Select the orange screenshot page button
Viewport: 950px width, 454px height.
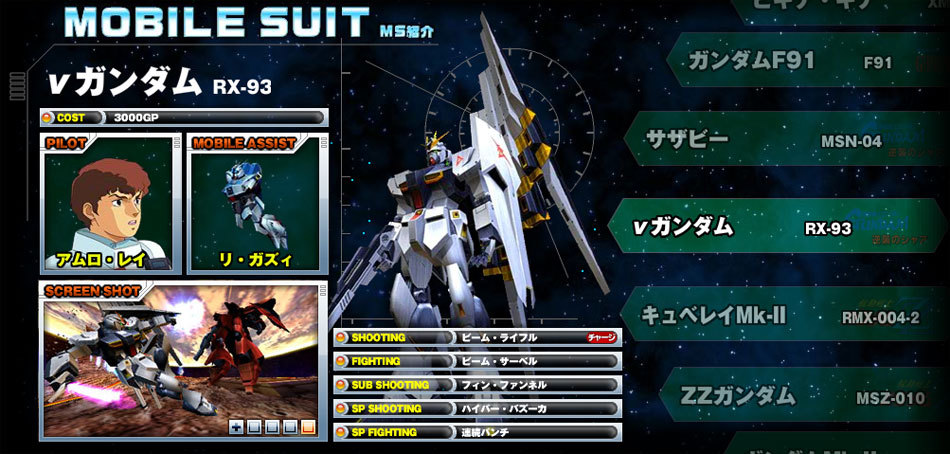[307, 427]
